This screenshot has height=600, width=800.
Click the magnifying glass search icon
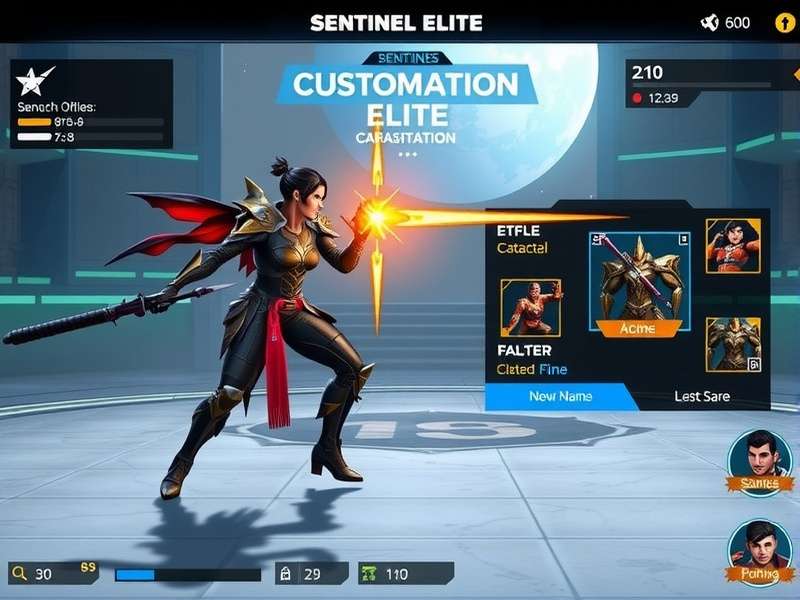[x=18, y=574]
